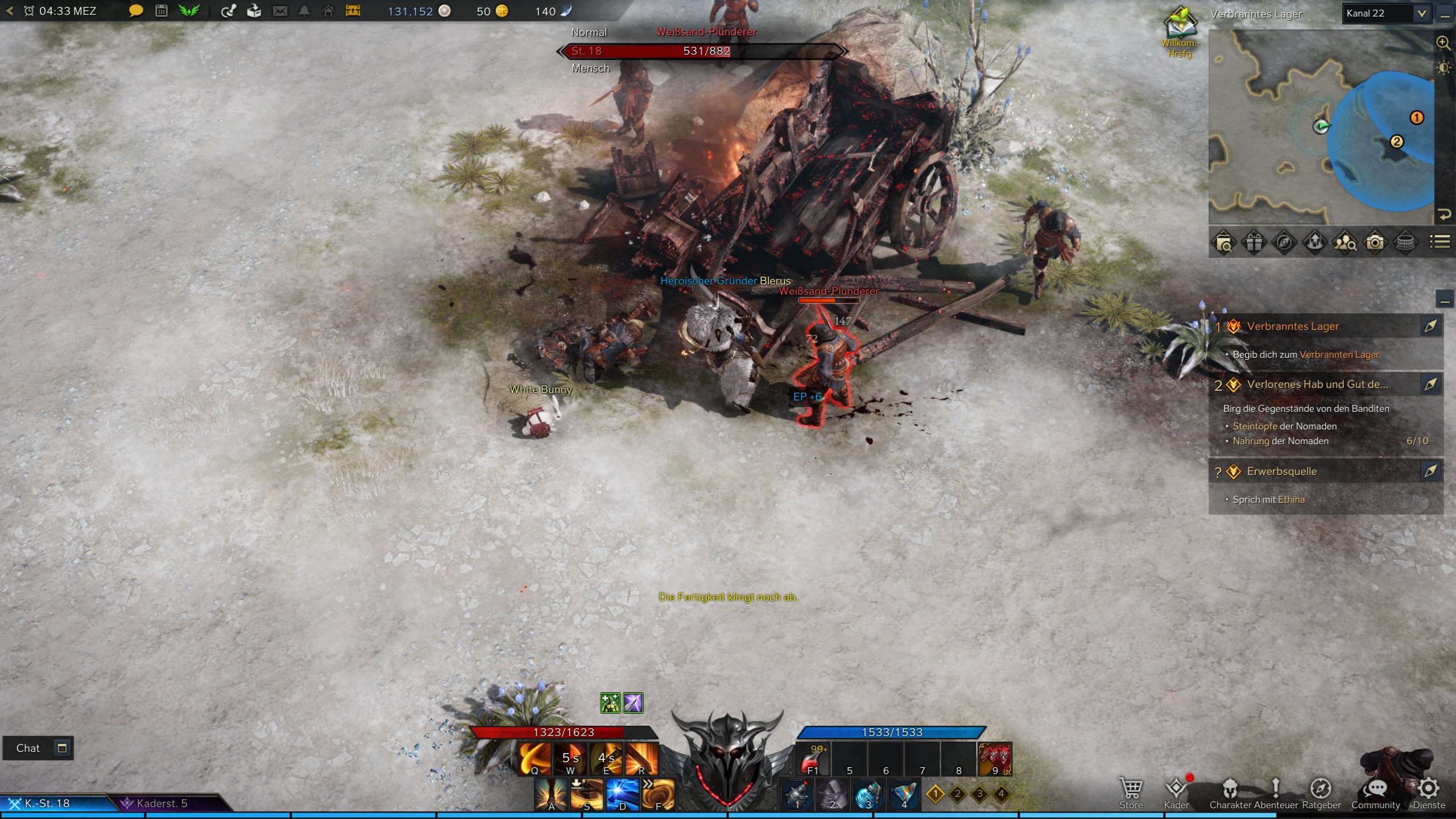Viewport: 1456px width, 819px height.
Task: Activate the Q skill icon
Action: [x=535, y=759]
